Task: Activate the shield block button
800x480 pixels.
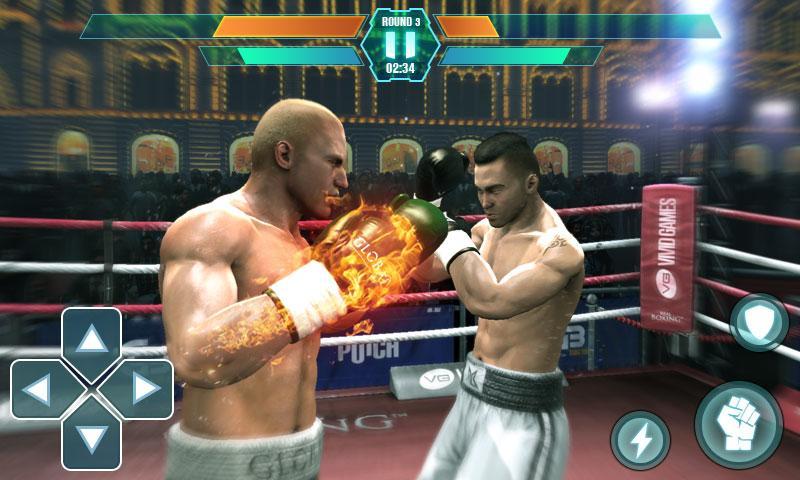Action: click(x=759, y=322)
